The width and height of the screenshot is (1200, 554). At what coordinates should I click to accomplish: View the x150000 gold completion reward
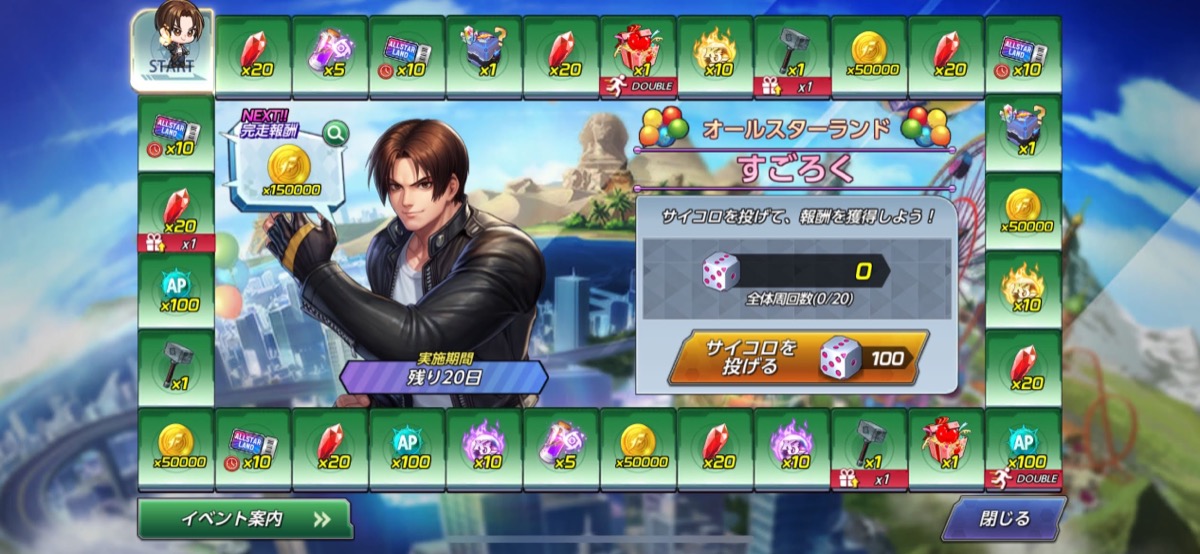point(290,170)
